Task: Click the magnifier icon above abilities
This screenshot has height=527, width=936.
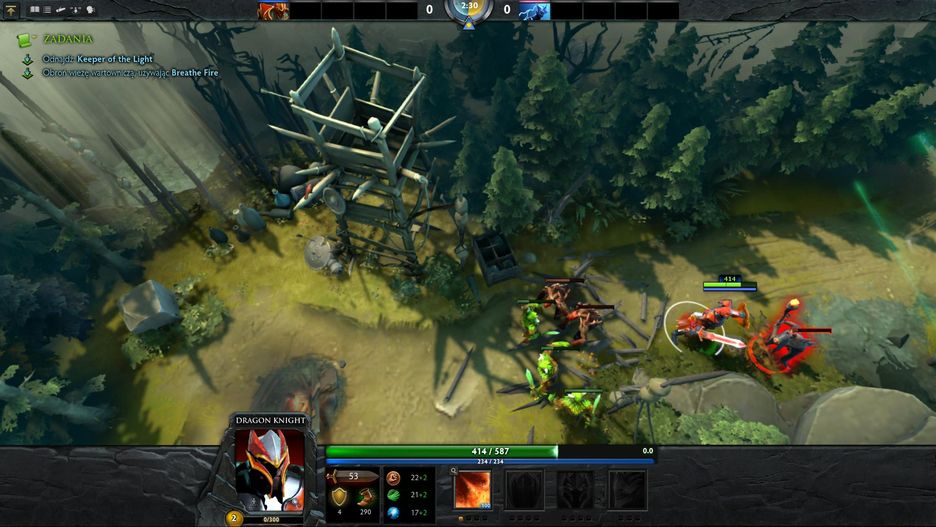Action: coord(454,468)
